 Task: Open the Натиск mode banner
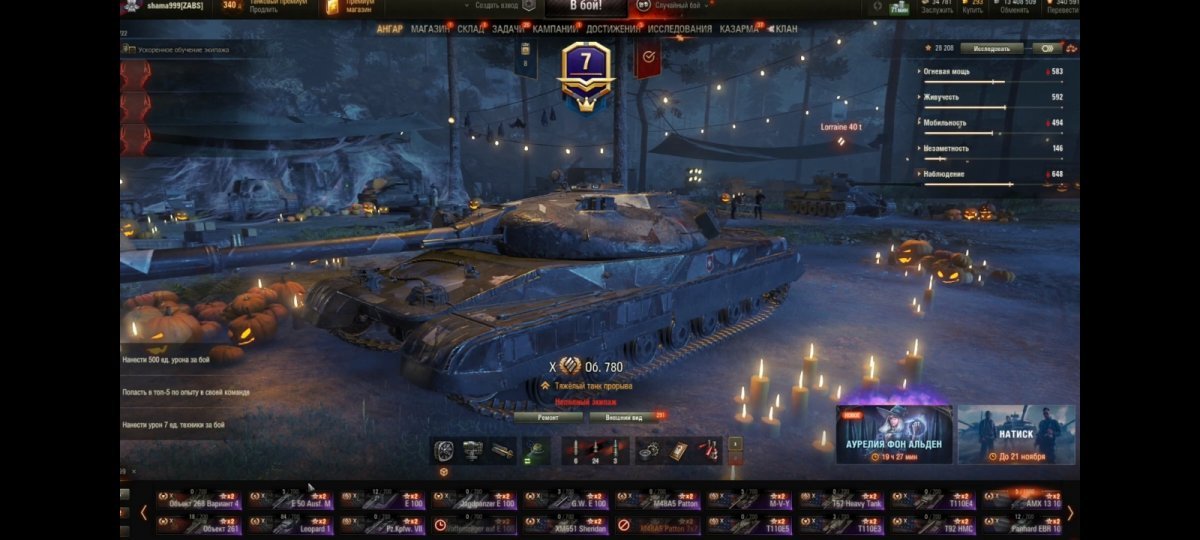[x=1016, y=434]
